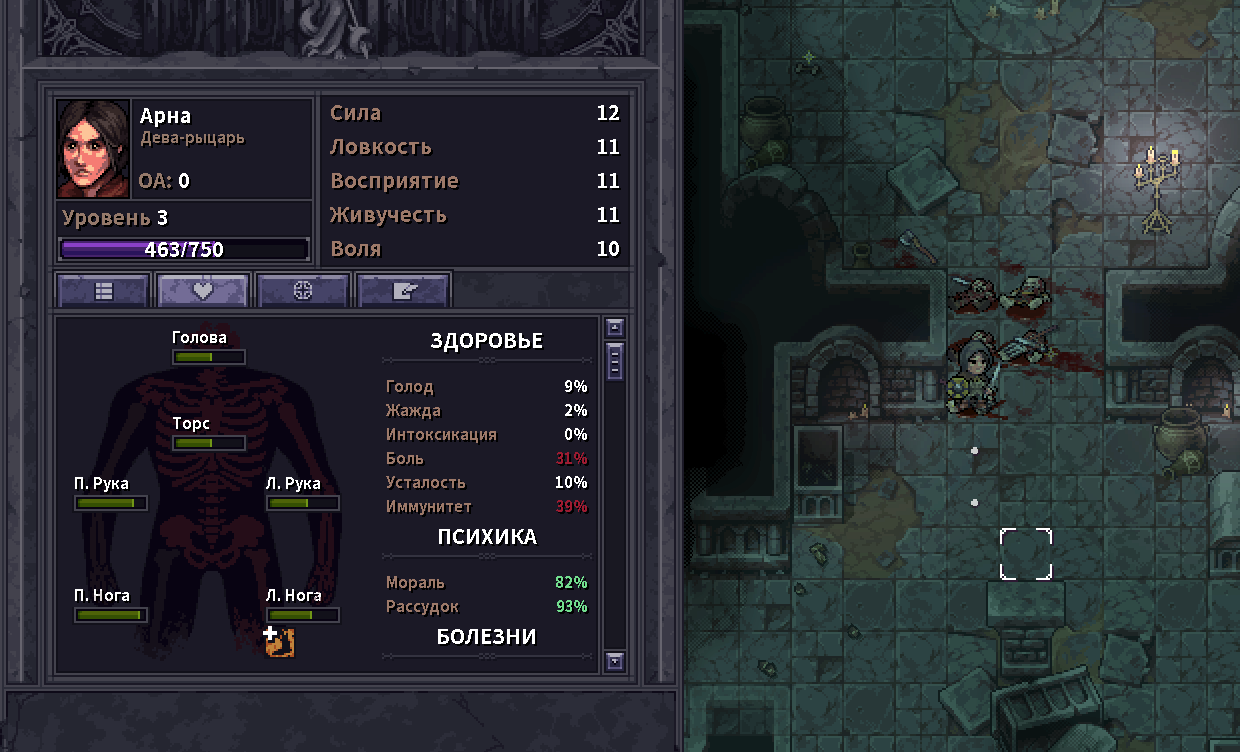Switch to the crosshair target tab
This screenshot has height=752, width=1240.
click(303, 291)
